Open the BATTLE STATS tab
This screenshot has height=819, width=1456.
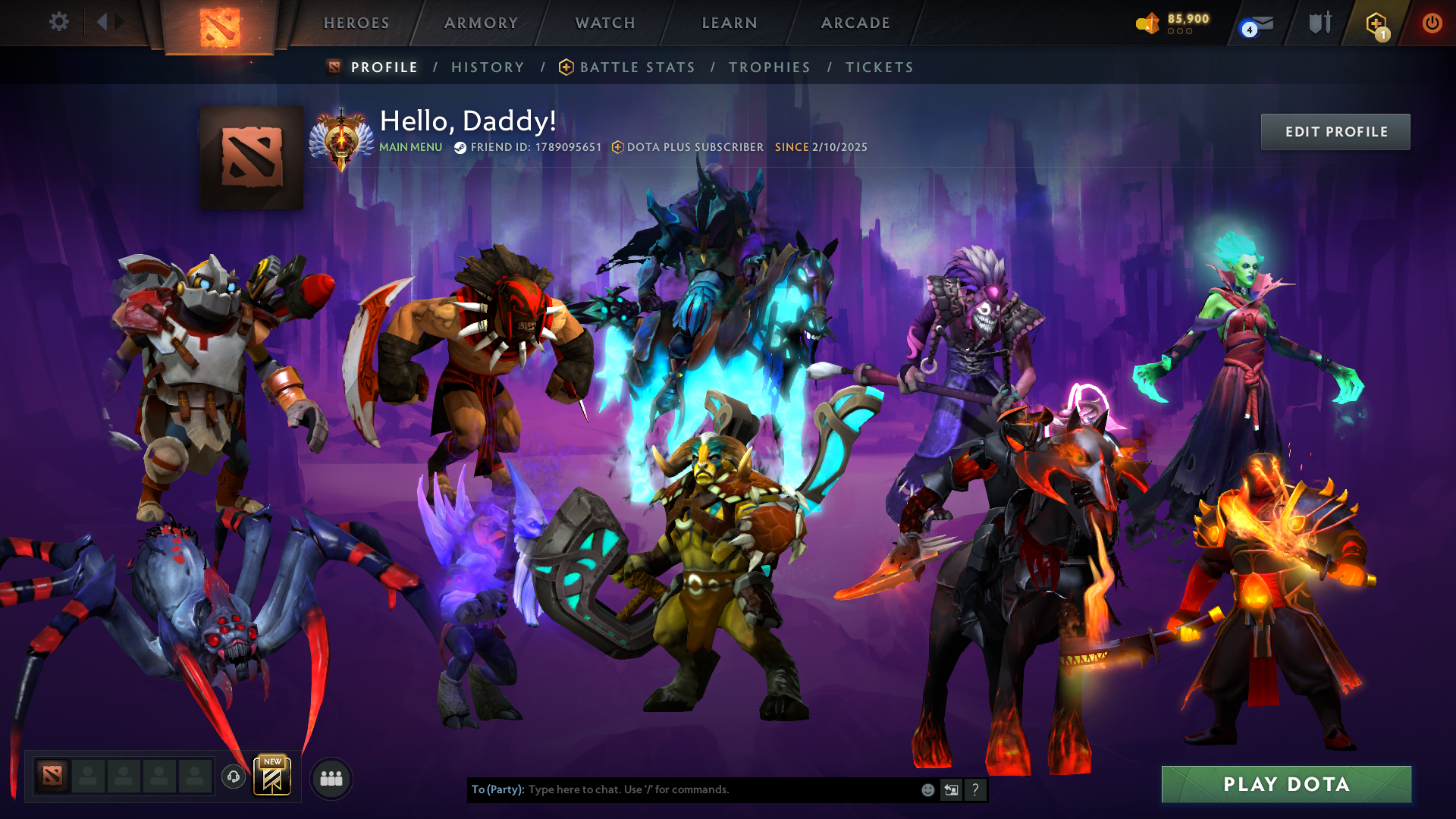coord(635,67)
